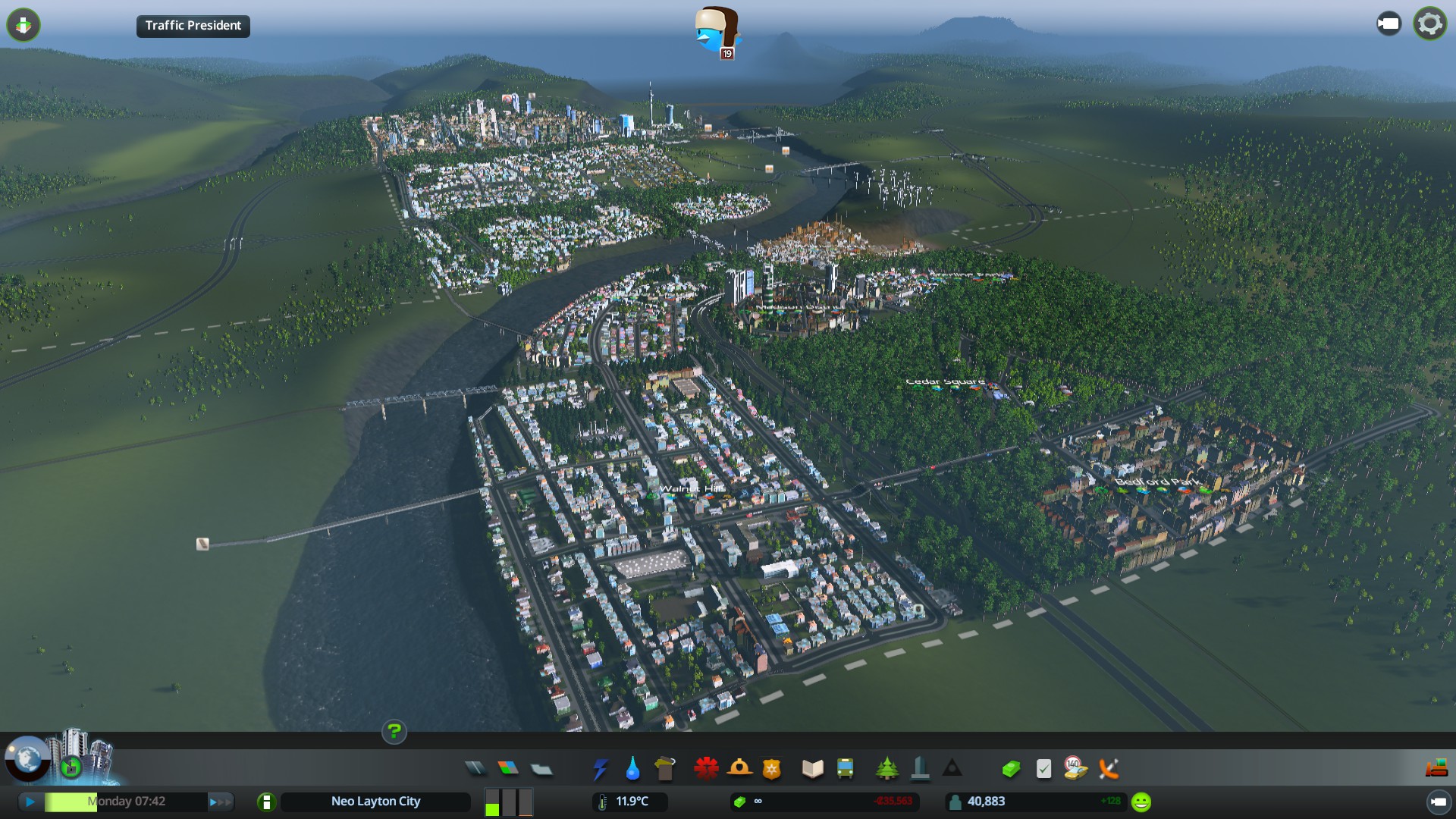
Task: Open the Water and Sewage menu
Action: pyautogui.click(x=632, y=769)
